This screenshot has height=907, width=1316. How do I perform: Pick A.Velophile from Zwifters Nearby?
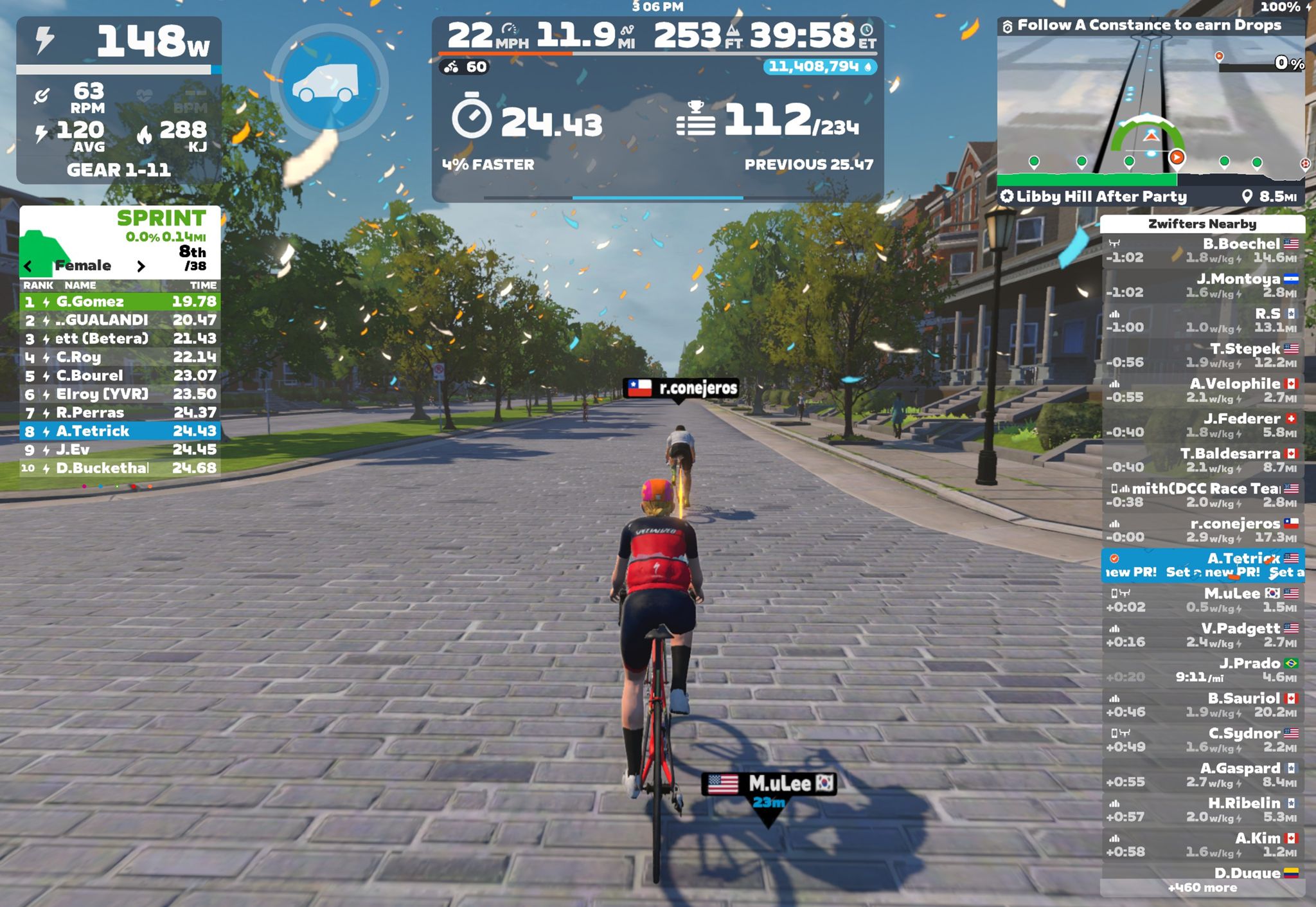point(1202,390)
